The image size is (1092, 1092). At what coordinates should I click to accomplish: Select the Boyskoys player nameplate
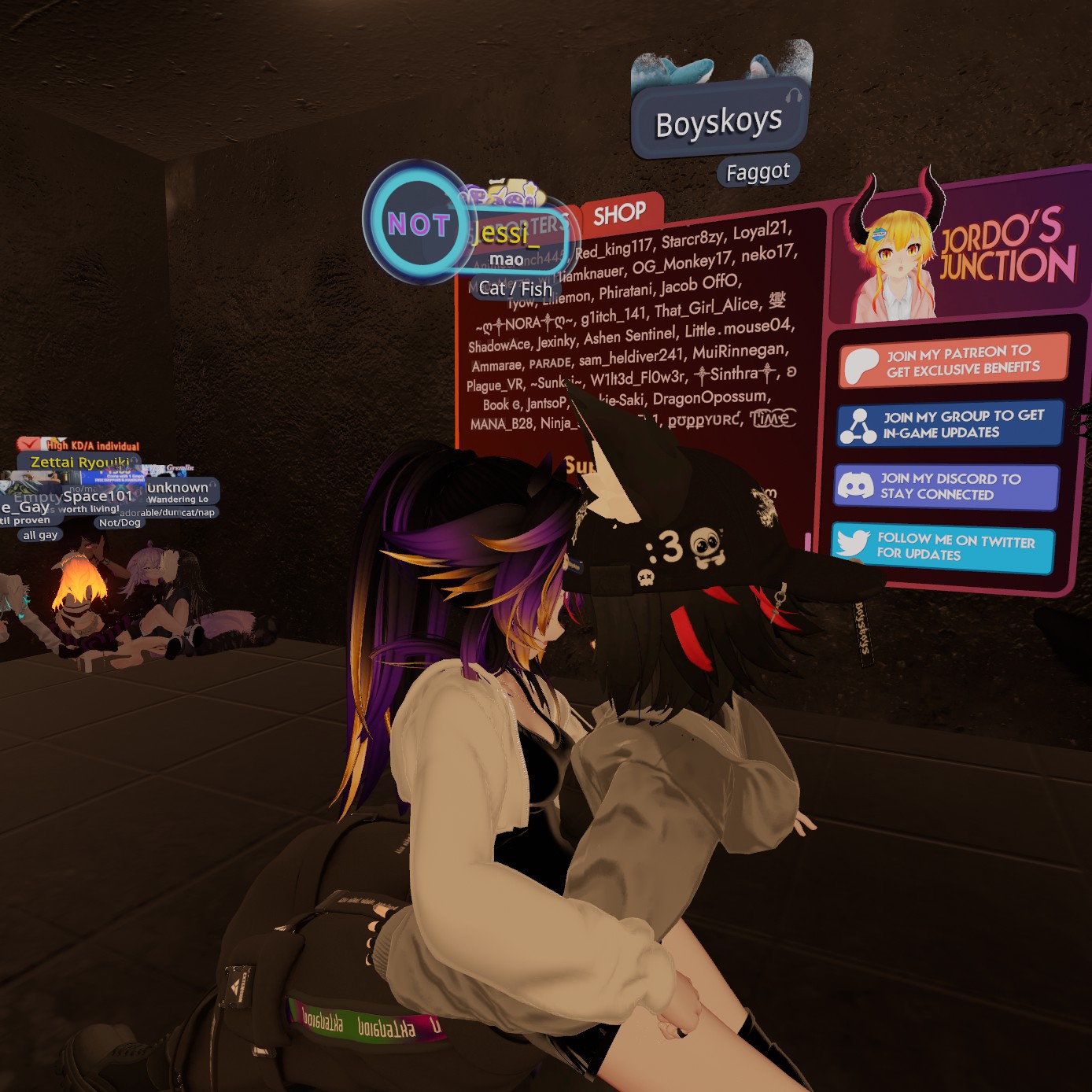(719, 122)
